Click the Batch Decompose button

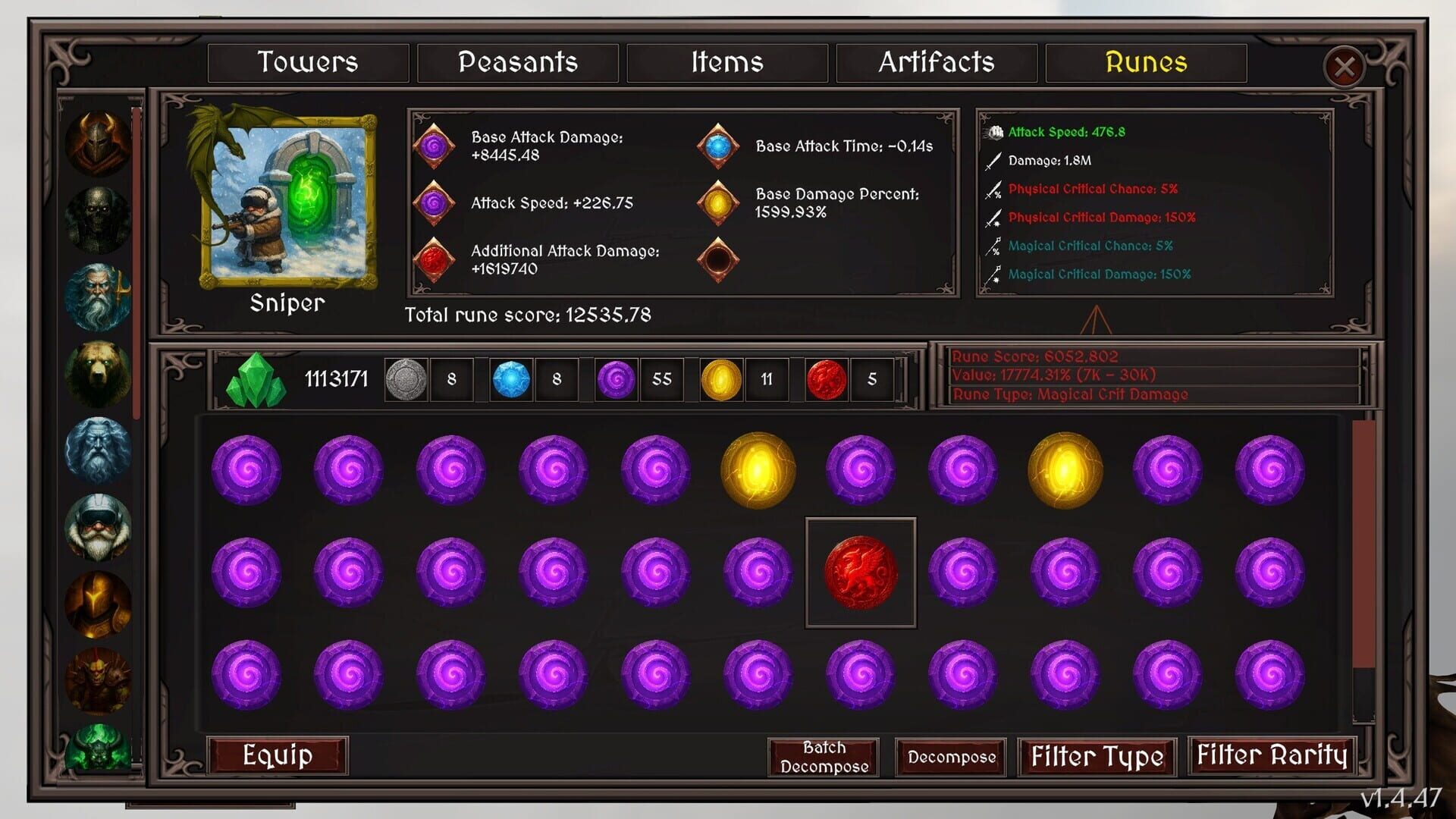coord(824,756)
